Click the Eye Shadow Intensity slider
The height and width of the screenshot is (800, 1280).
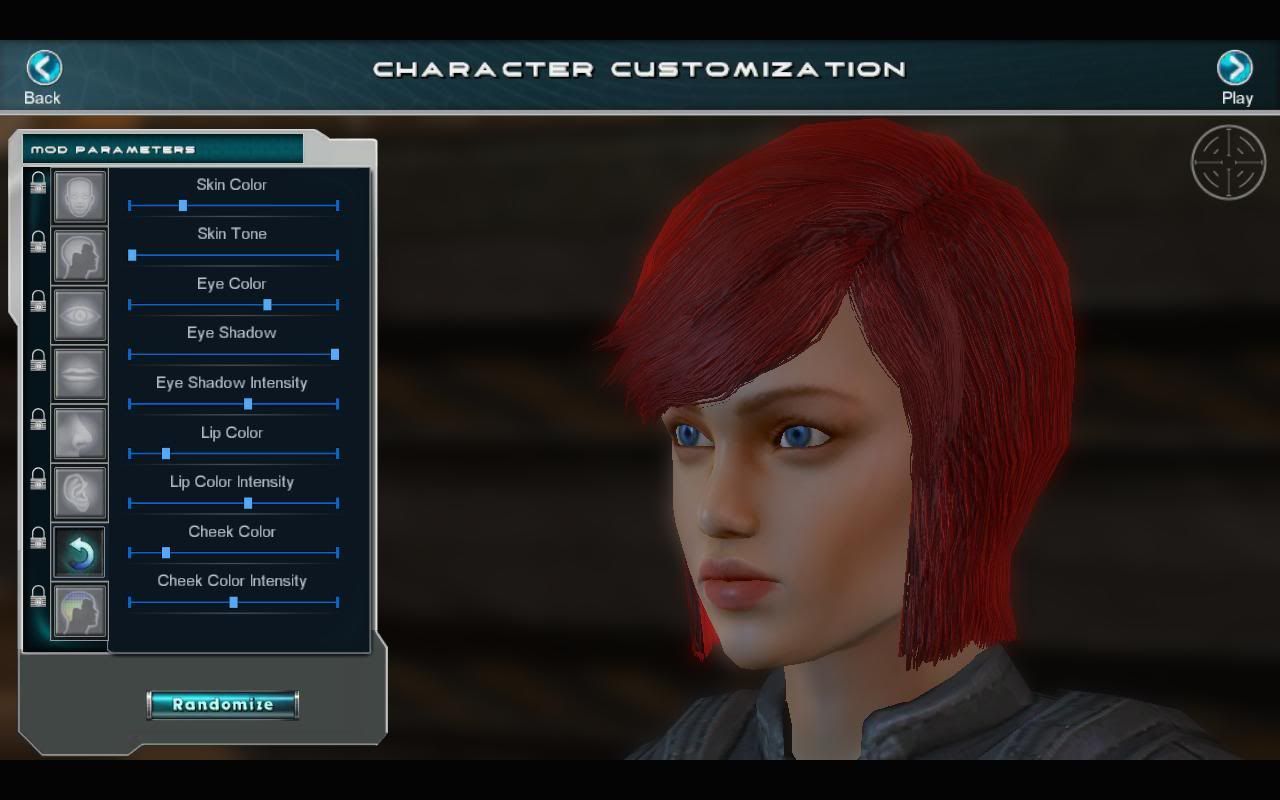click(x=248, y=404)
